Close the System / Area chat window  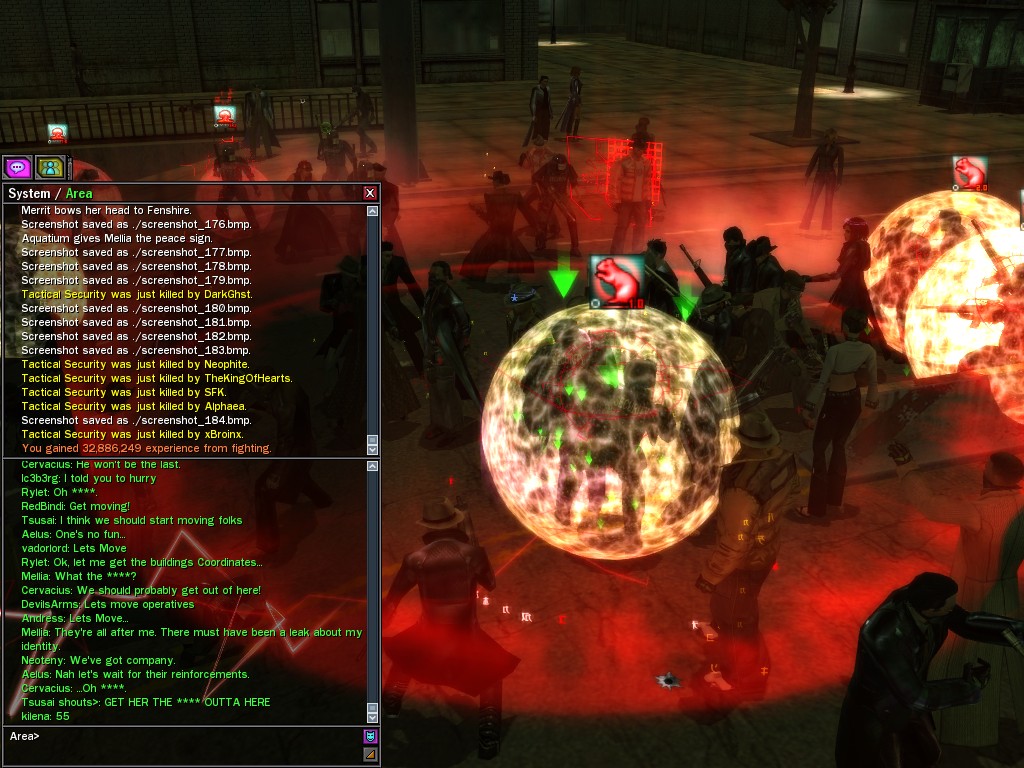point(370,193)
